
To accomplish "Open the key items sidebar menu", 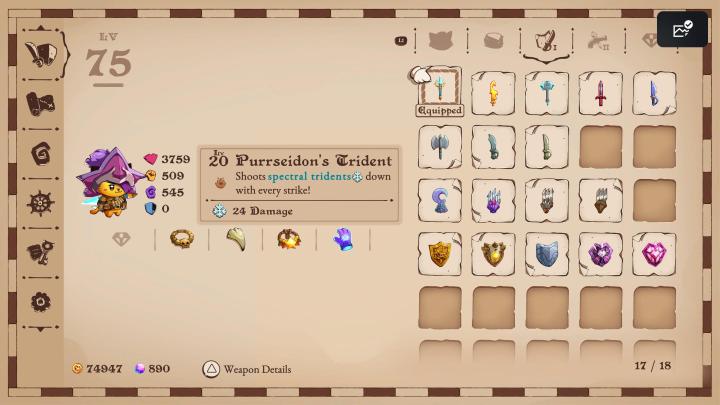I will pyautogui.click(x=41, y=252).
